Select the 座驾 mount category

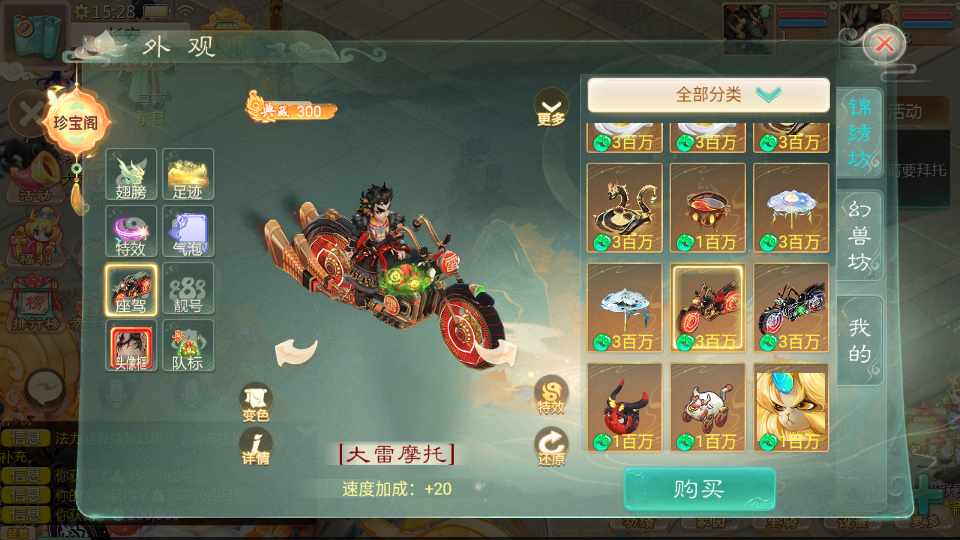click(132, 288)
